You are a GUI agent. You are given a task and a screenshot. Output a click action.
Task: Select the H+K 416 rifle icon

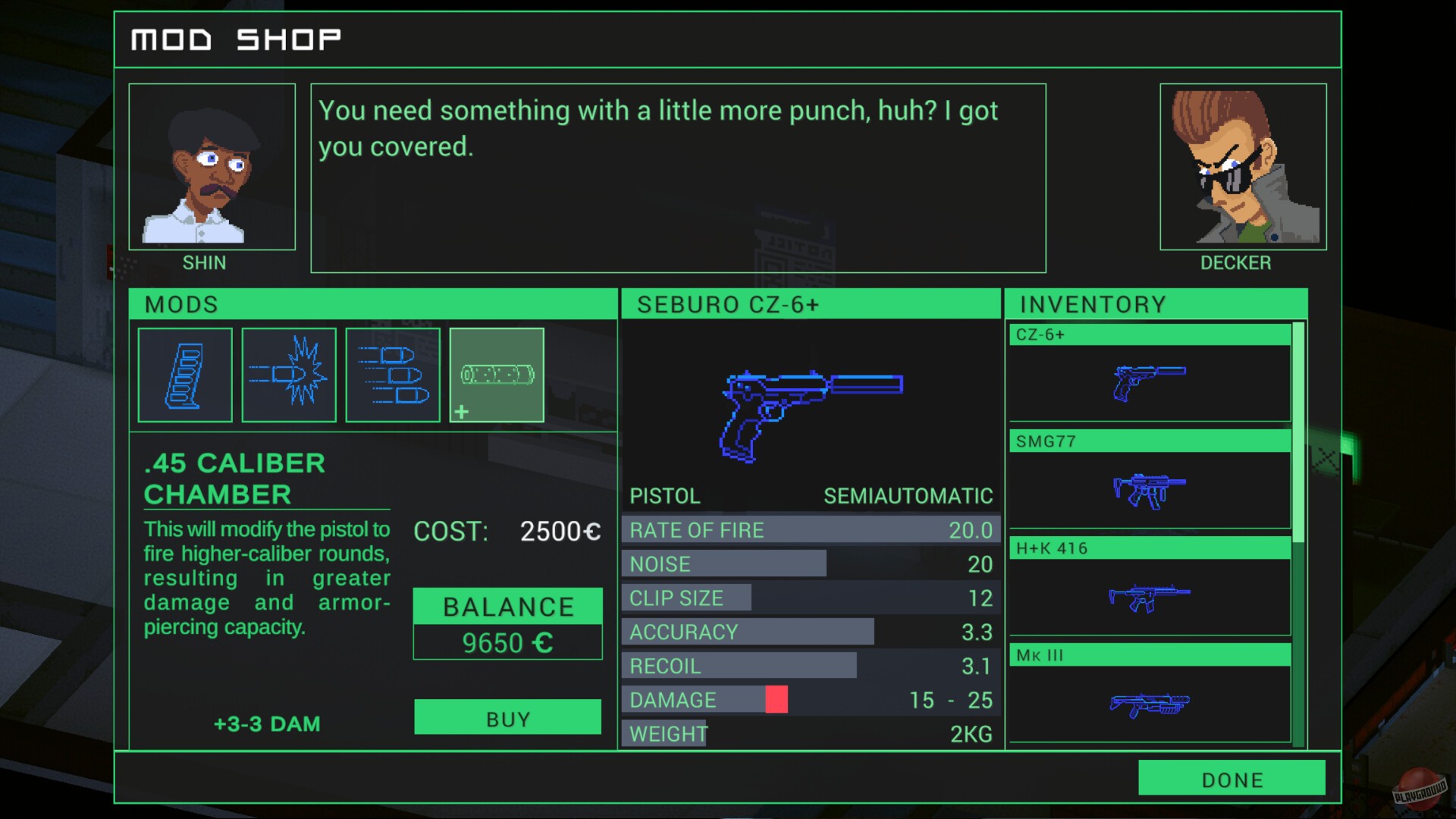[1147, 599]
